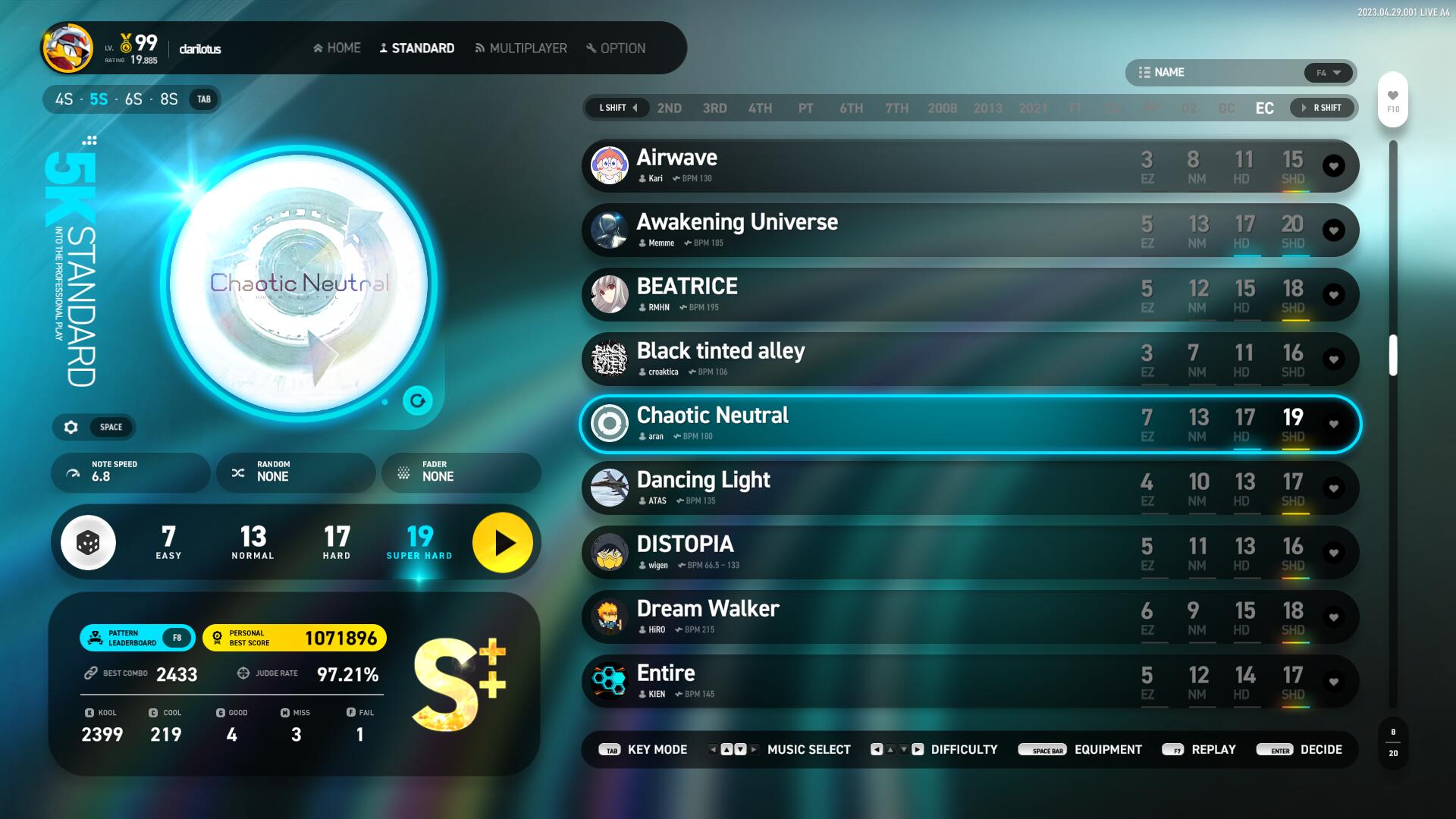
Task: Switch to the PT category tab
Action: click(805, 108)
